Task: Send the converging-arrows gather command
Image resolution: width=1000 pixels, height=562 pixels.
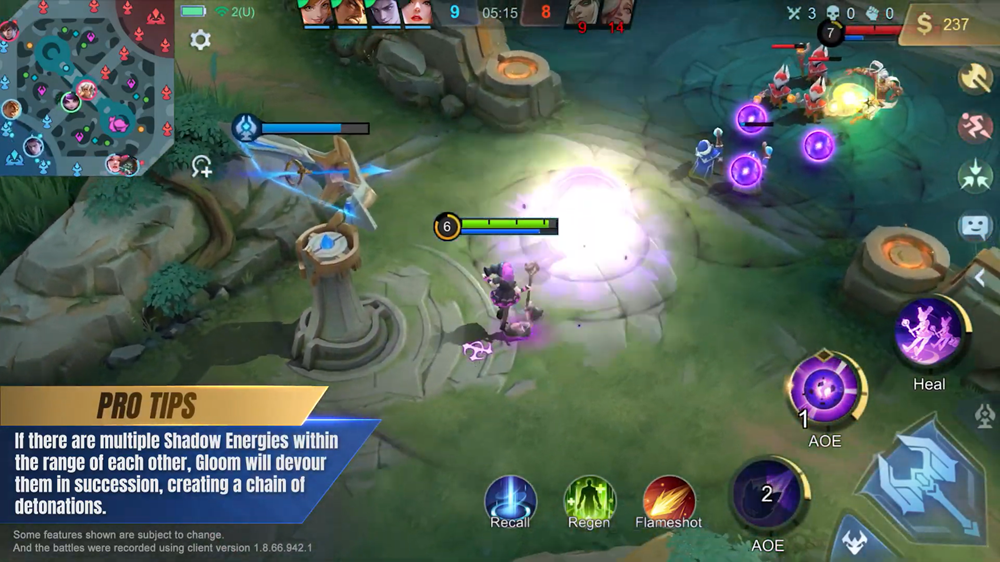Action: [974, 177]
